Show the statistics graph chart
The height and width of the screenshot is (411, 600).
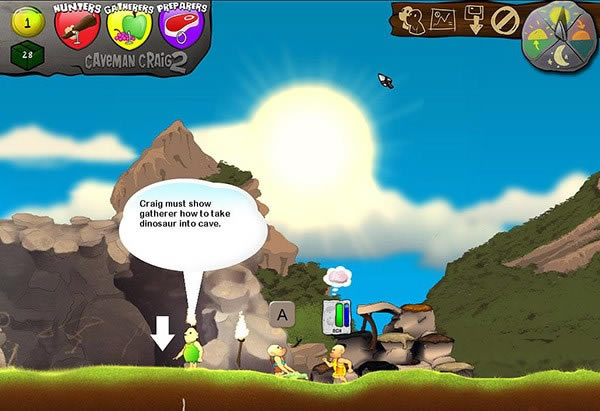pyautogui.click(x=442, y=19)
